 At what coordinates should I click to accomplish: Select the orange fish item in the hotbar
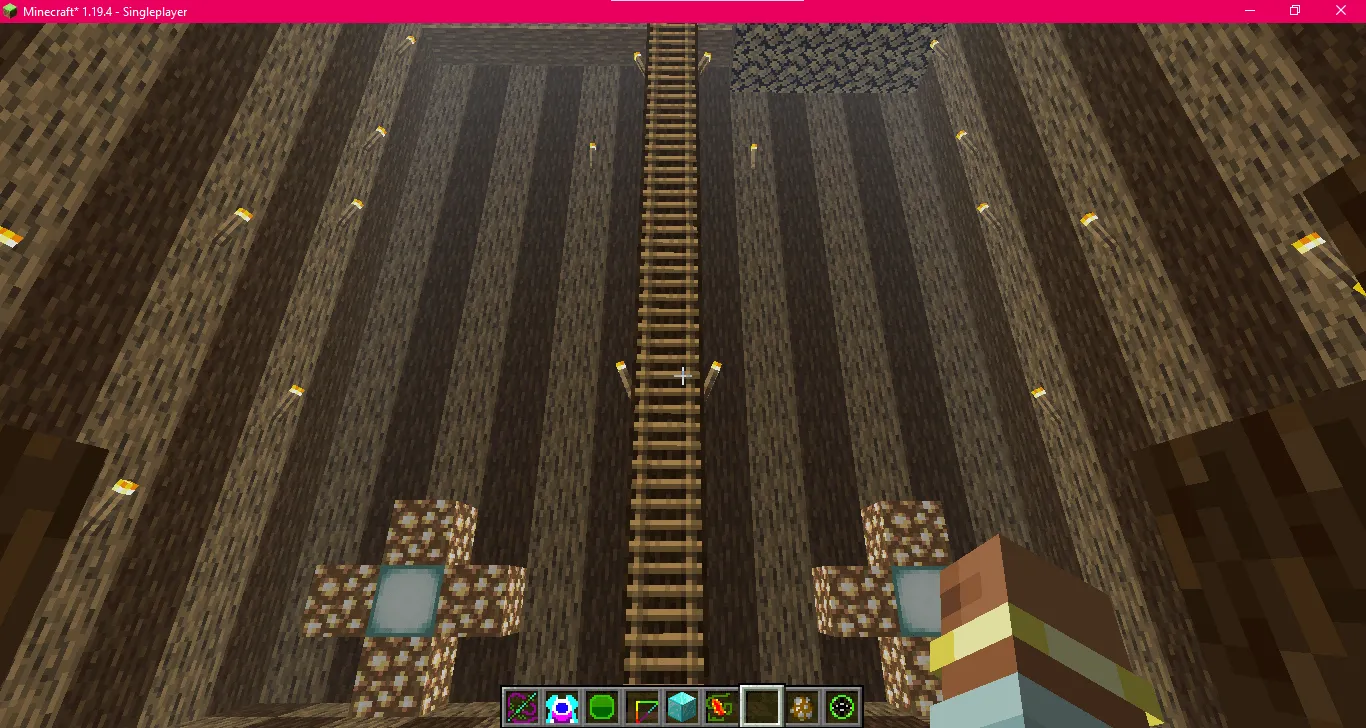724,705
